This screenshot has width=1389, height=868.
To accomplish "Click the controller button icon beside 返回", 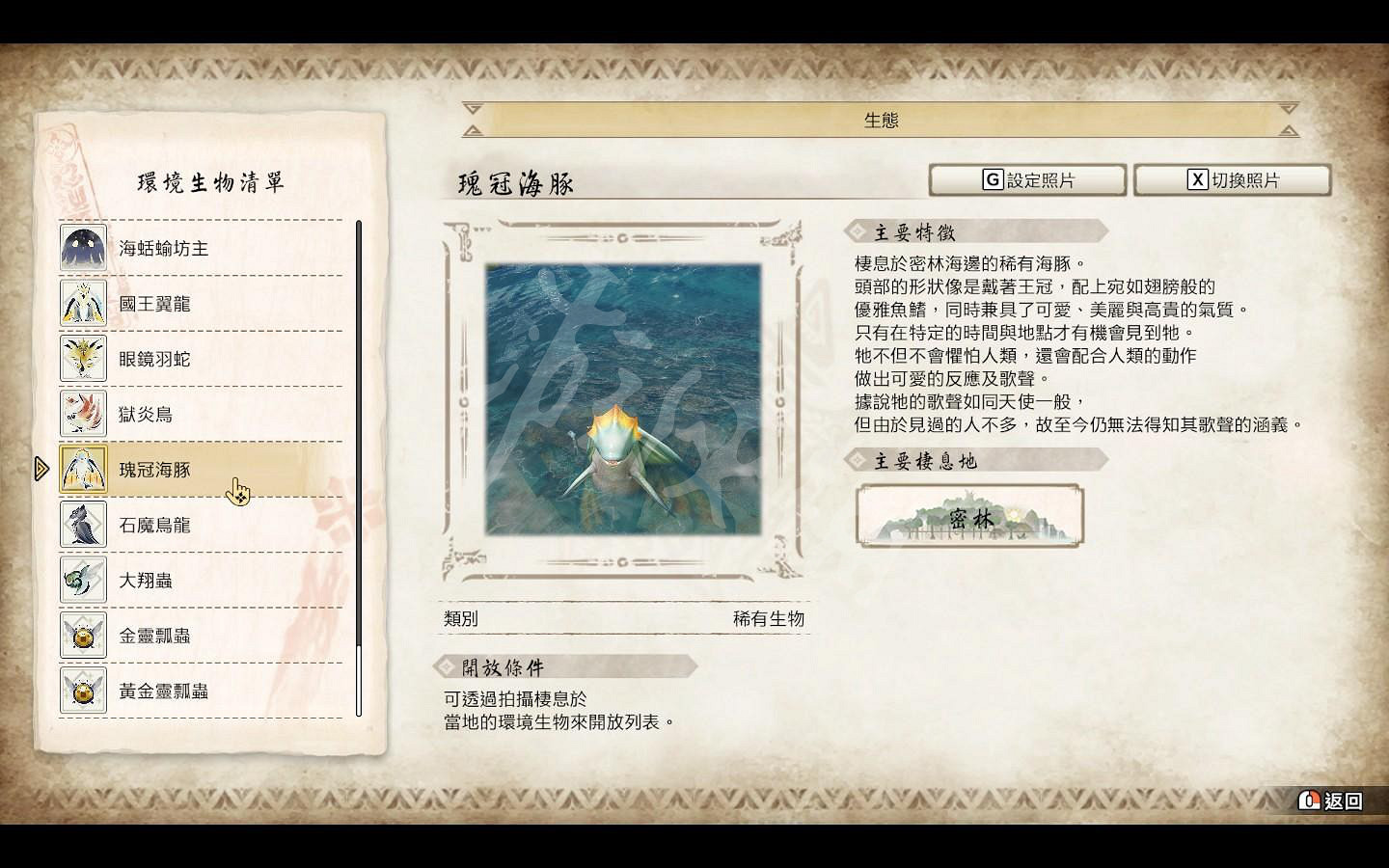I will pos(1309,800).
